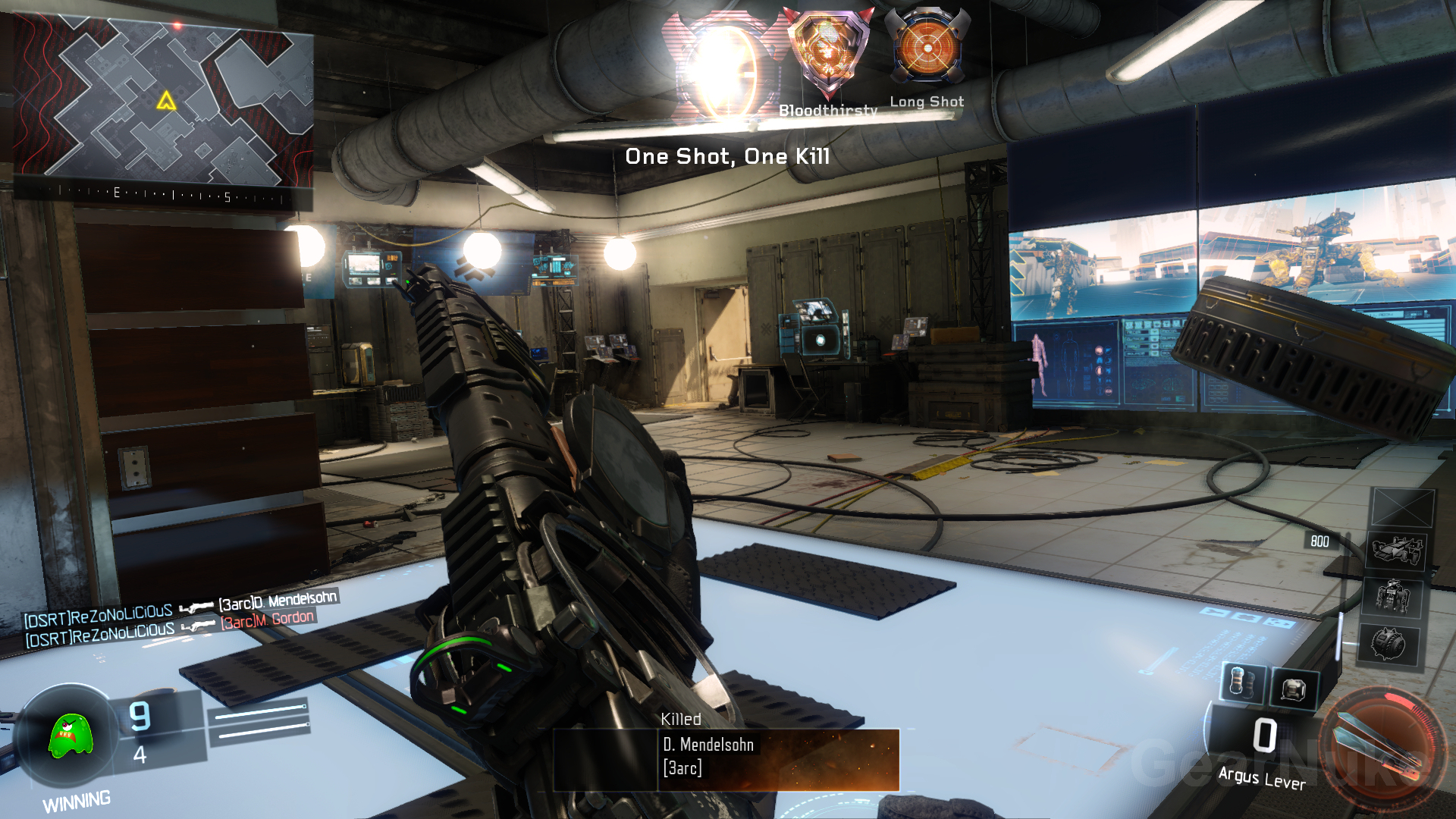
Task: Click the empty crossed-out scorestreak slot
Action: (x=1402, y=507)
